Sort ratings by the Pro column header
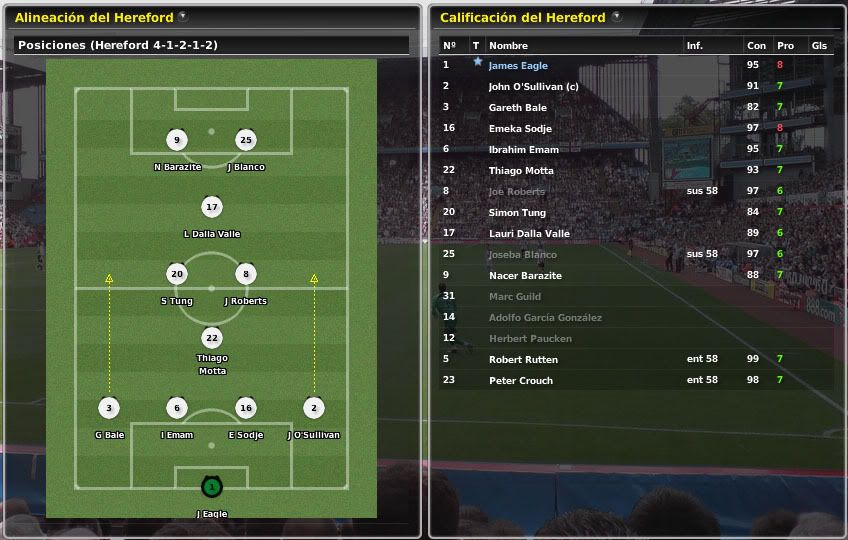The image size is (848, 540). [785, 45]
